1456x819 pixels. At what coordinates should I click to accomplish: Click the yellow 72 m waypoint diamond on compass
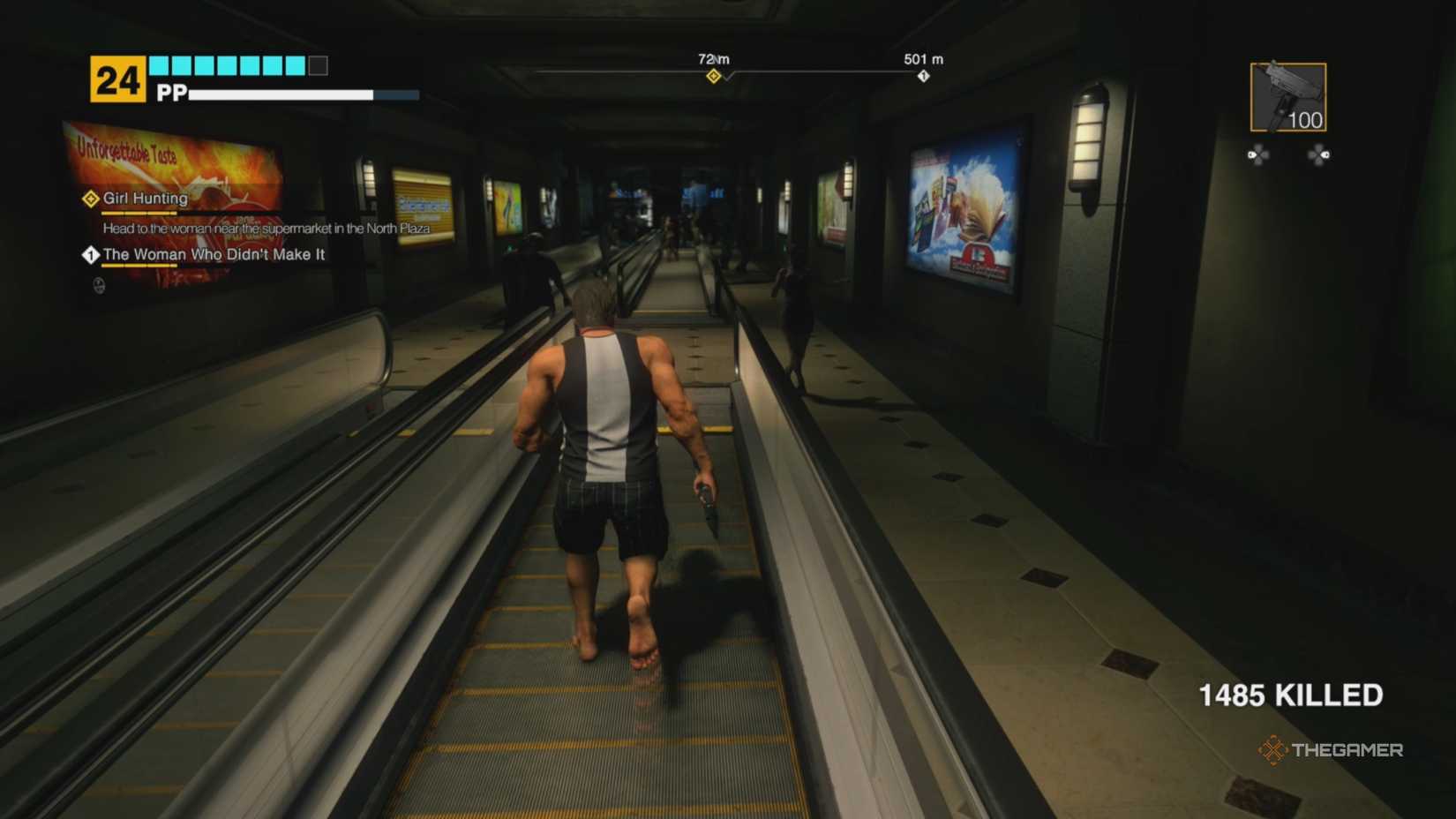(715, 76)
